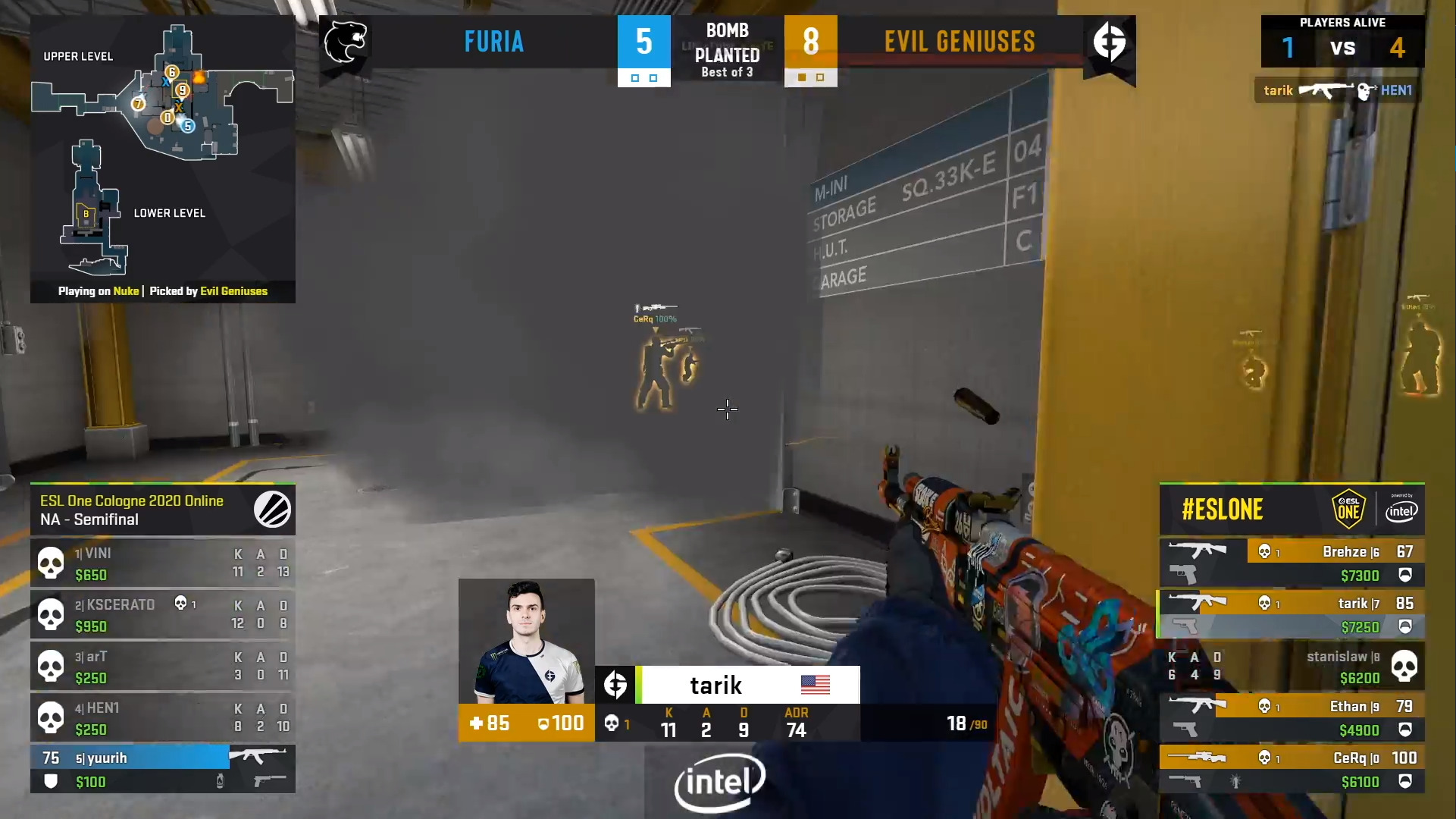The image size is (1456, 819).
Task: Choose arT's player row
Action: coord(162,667)
